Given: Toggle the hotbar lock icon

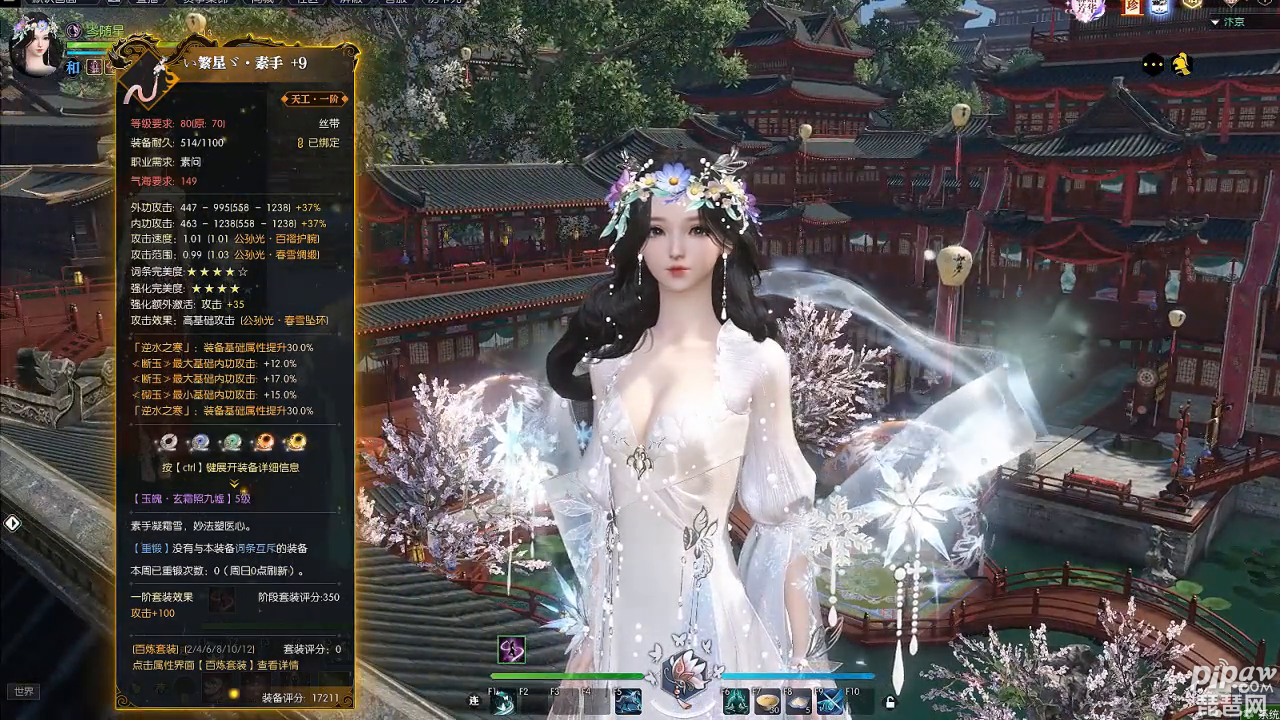Looking at the screenshot, I should 888,703.
